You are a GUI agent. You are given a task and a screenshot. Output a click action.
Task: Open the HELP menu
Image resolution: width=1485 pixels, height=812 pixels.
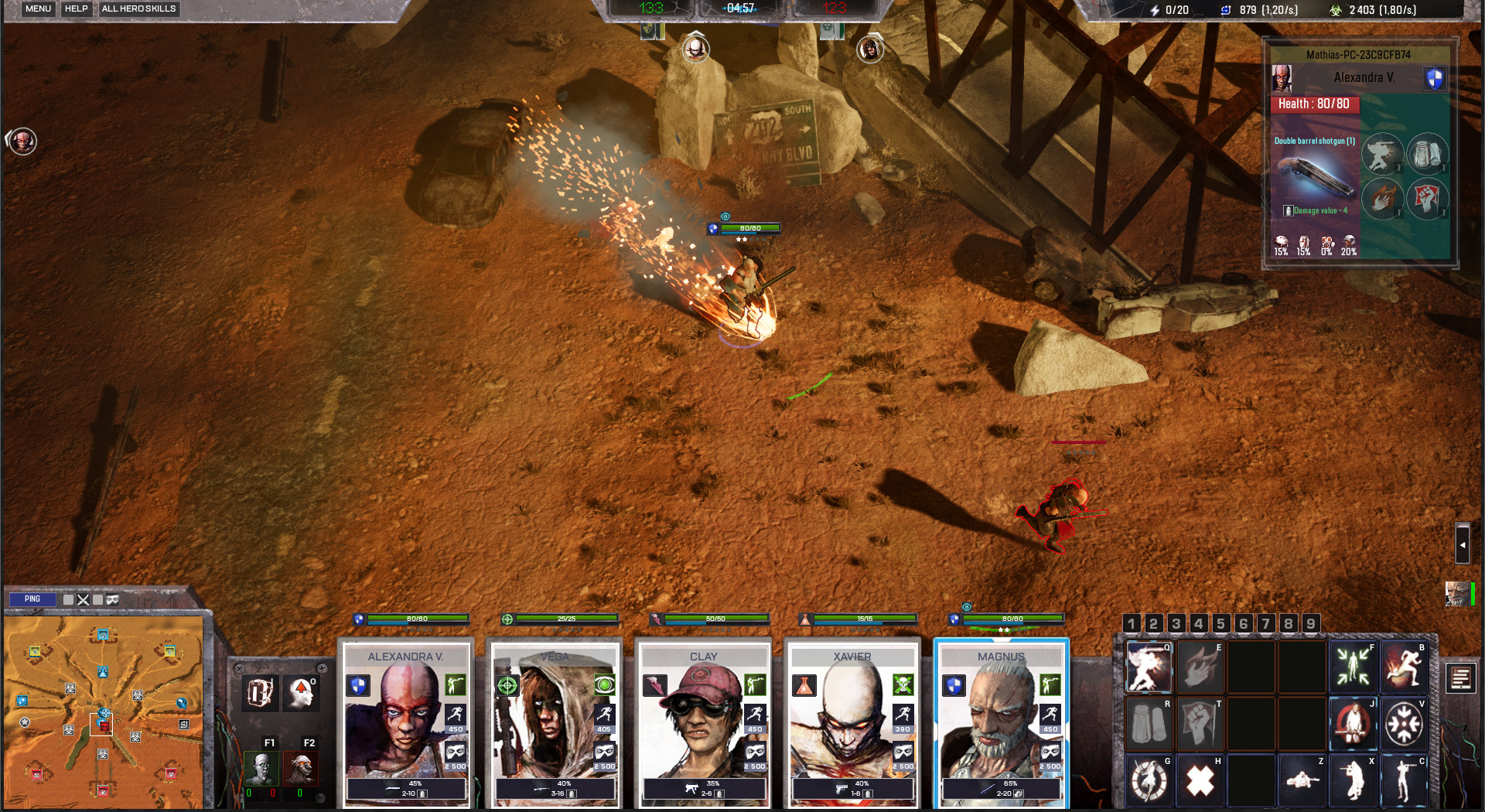click(75, 9)
